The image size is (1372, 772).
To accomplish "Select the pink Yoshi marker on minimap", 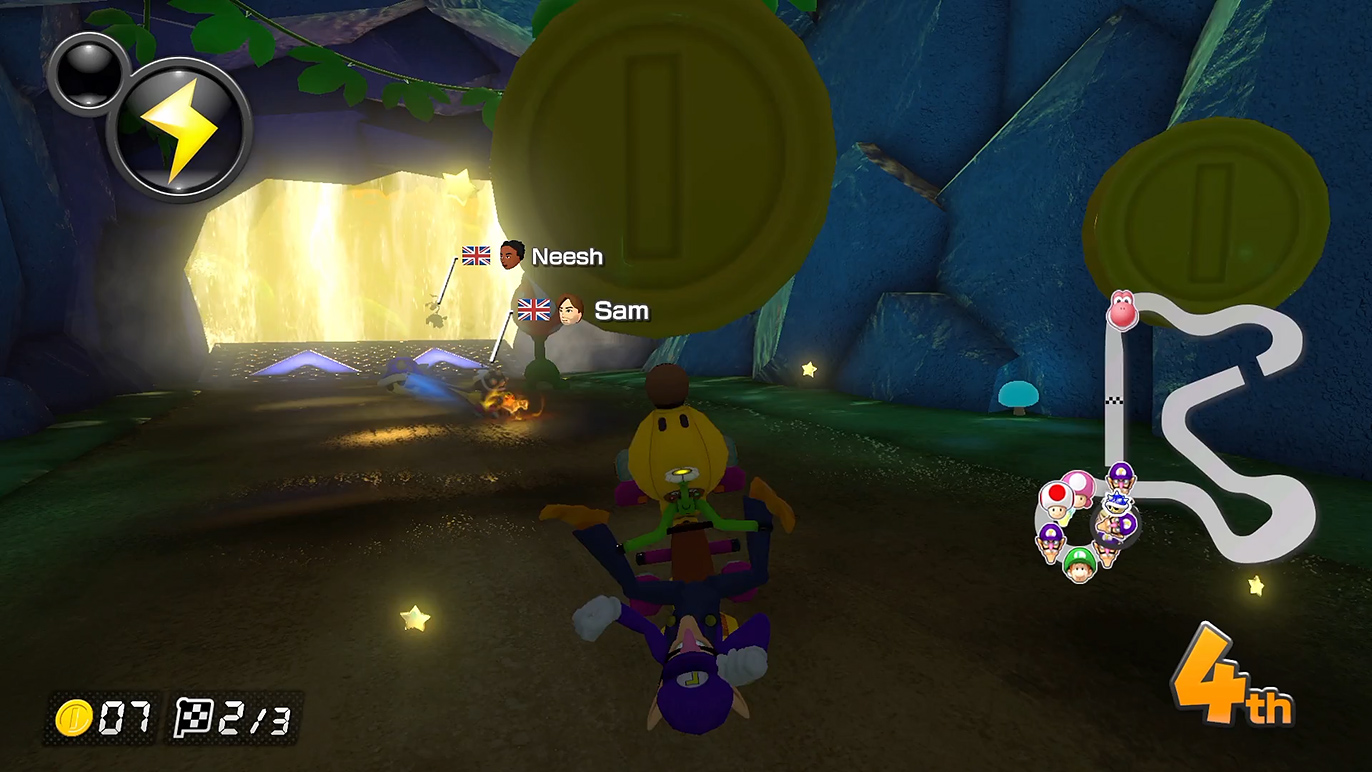I will pos(1122,311).
